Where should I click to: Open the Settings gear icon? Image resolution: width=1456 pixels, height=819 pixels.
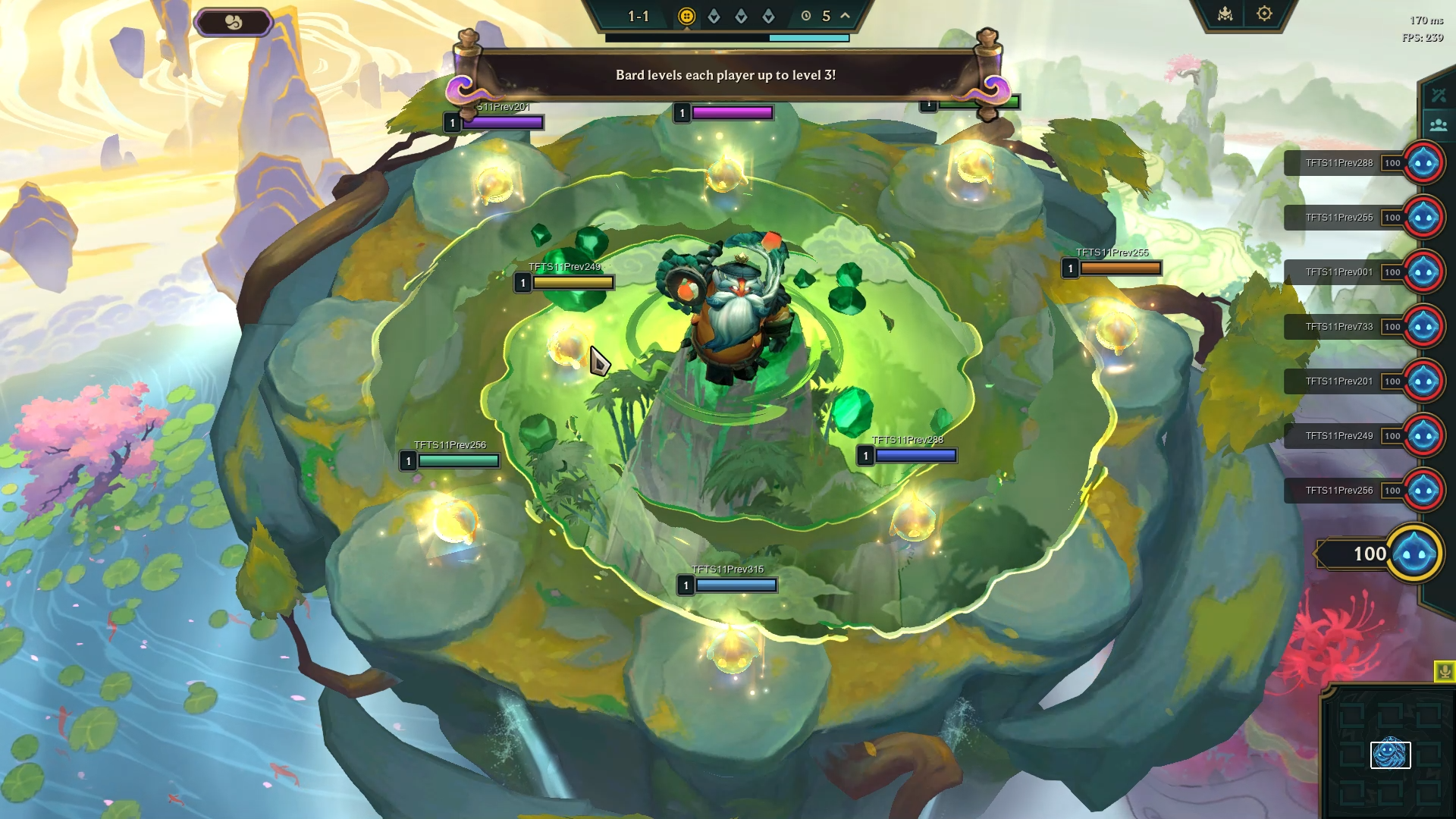tap(1263, 13)
